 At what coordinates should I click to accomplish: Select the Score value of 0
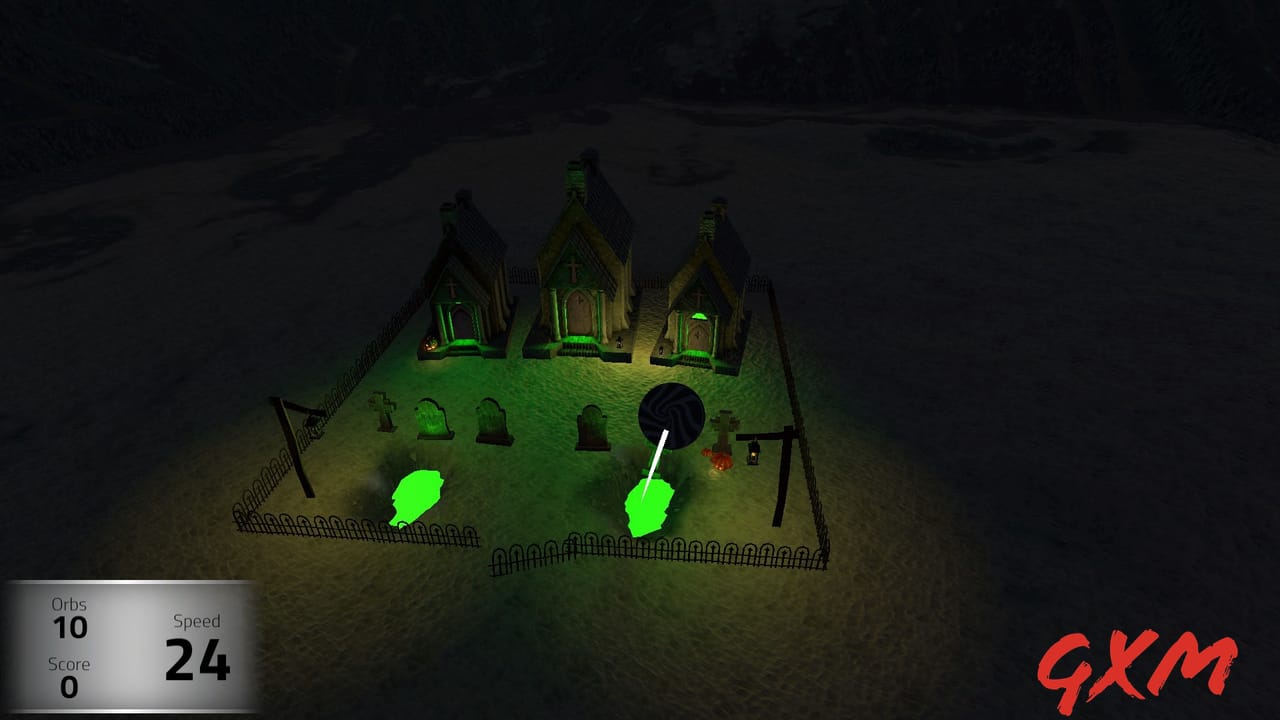point(70,687)
